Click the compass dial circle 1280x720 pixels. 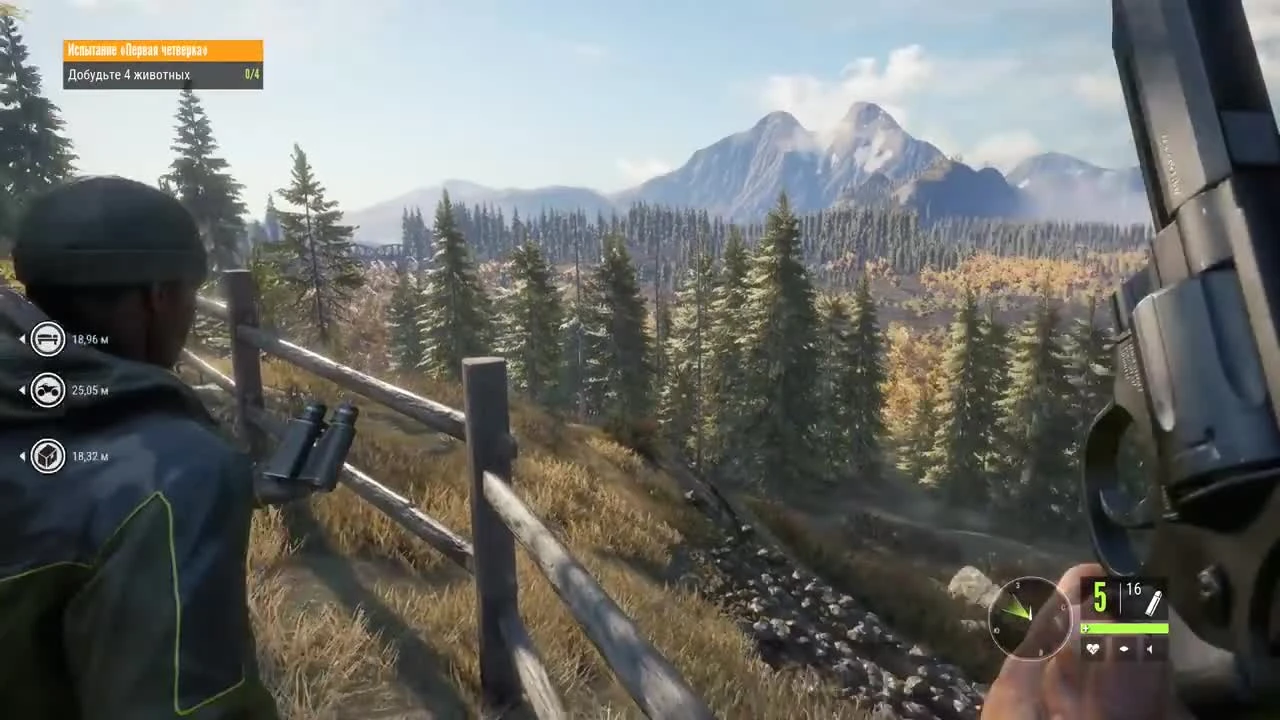coord(1030,617)
